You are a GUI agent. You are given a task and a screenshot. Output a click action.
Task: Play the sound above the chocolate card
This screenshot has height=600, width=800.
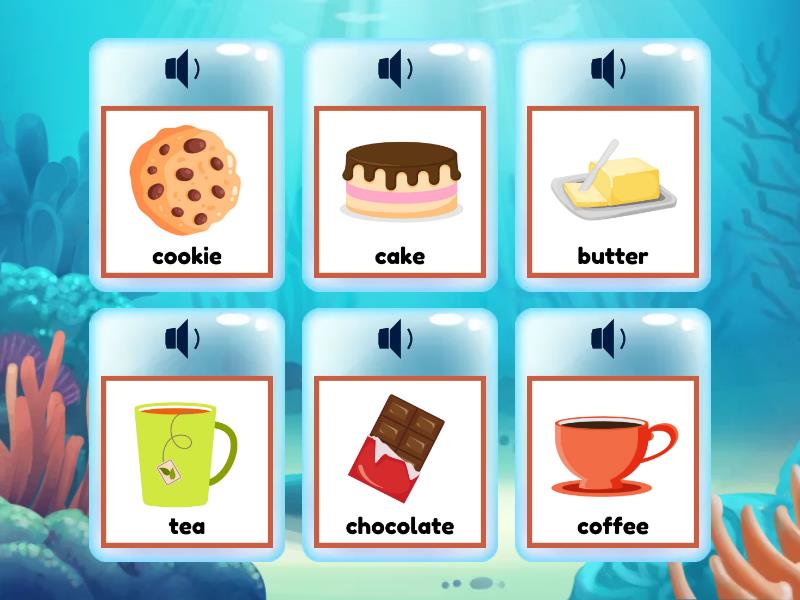pyautogui.click(x=395, y=338)
